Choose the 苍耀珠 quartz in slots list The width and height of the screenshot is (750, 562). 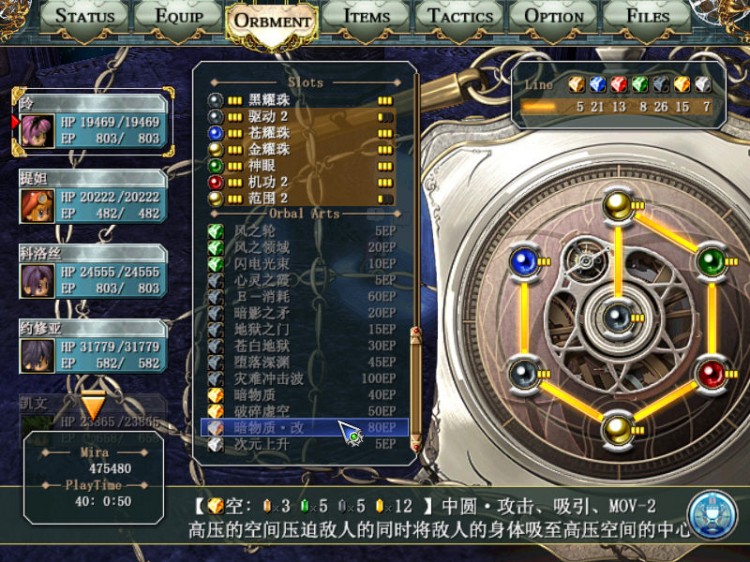(300, 133)
